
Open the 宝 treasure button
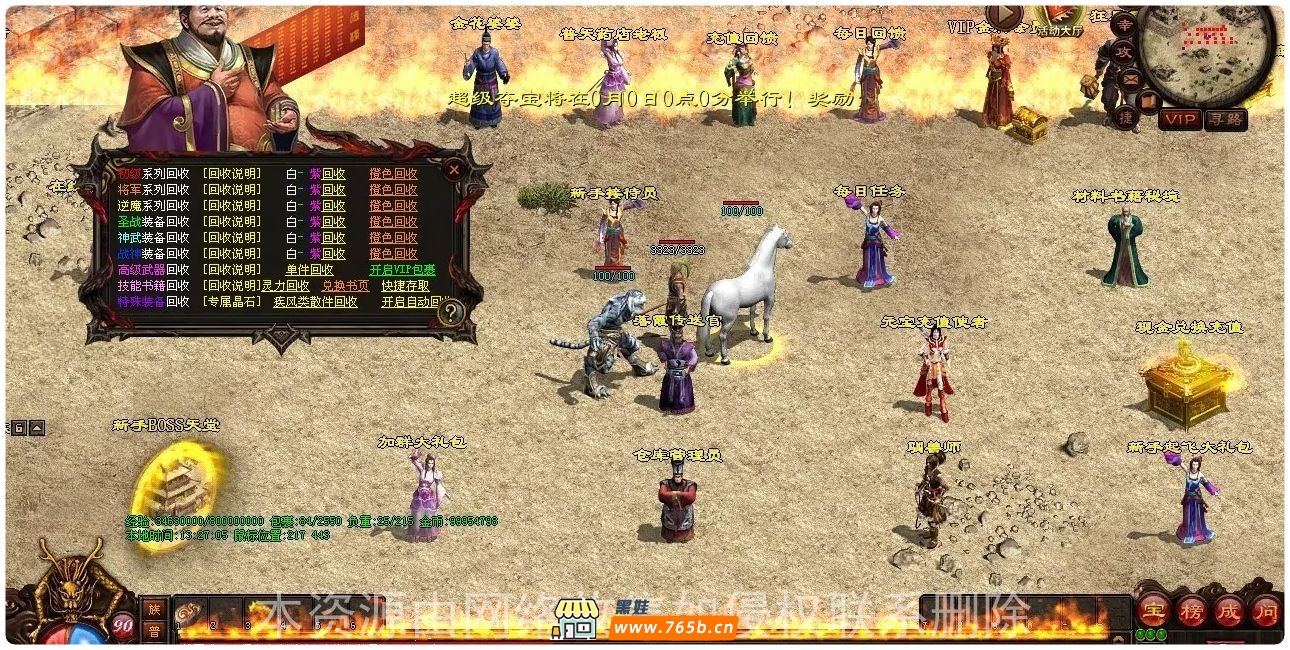click(x=1153, y=609)
